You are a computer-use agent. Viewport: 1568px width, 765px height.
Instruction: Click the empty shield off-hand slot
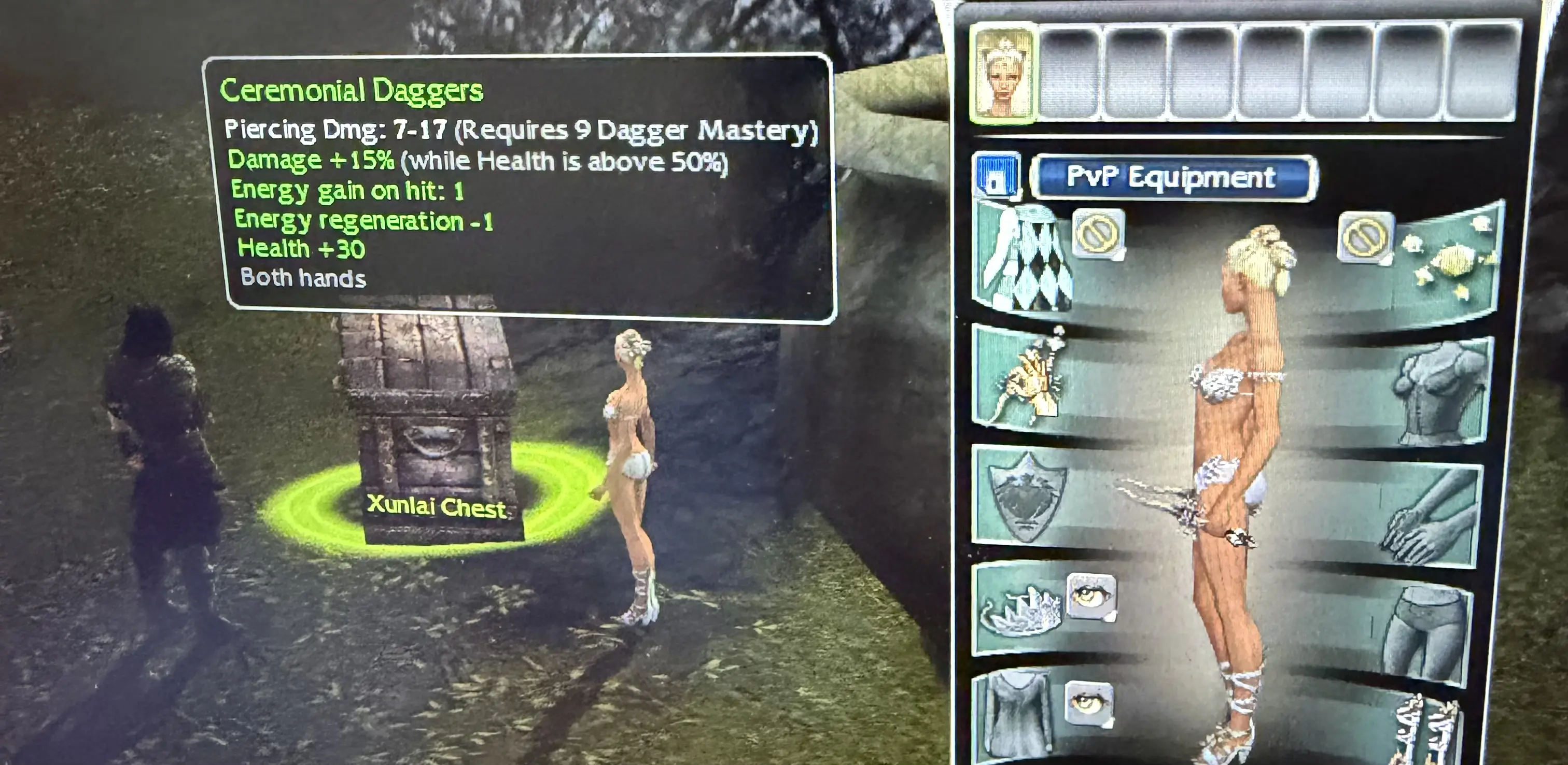click(x=1028, y=496)
